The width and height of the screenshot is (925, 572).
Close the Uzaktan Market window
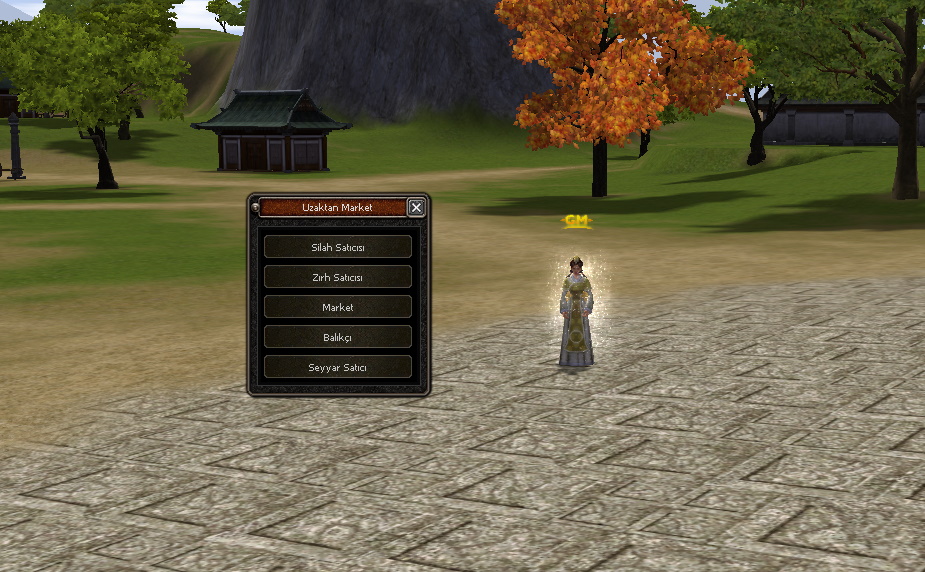tap(416, 208)
